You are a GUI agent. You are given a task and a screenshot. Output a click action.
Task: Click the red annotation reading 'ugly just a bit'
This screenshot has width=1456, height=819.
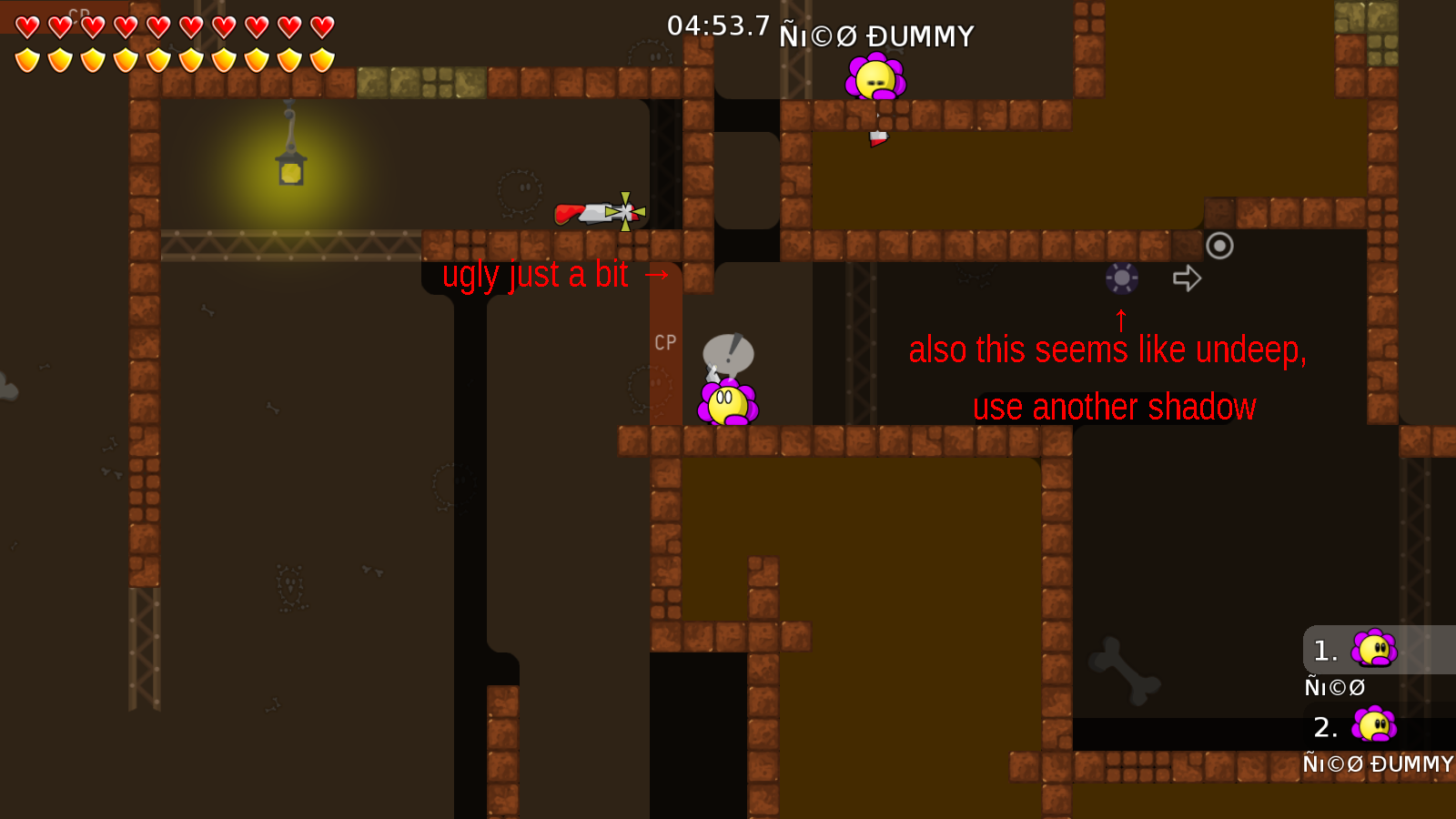pos(537,274)
